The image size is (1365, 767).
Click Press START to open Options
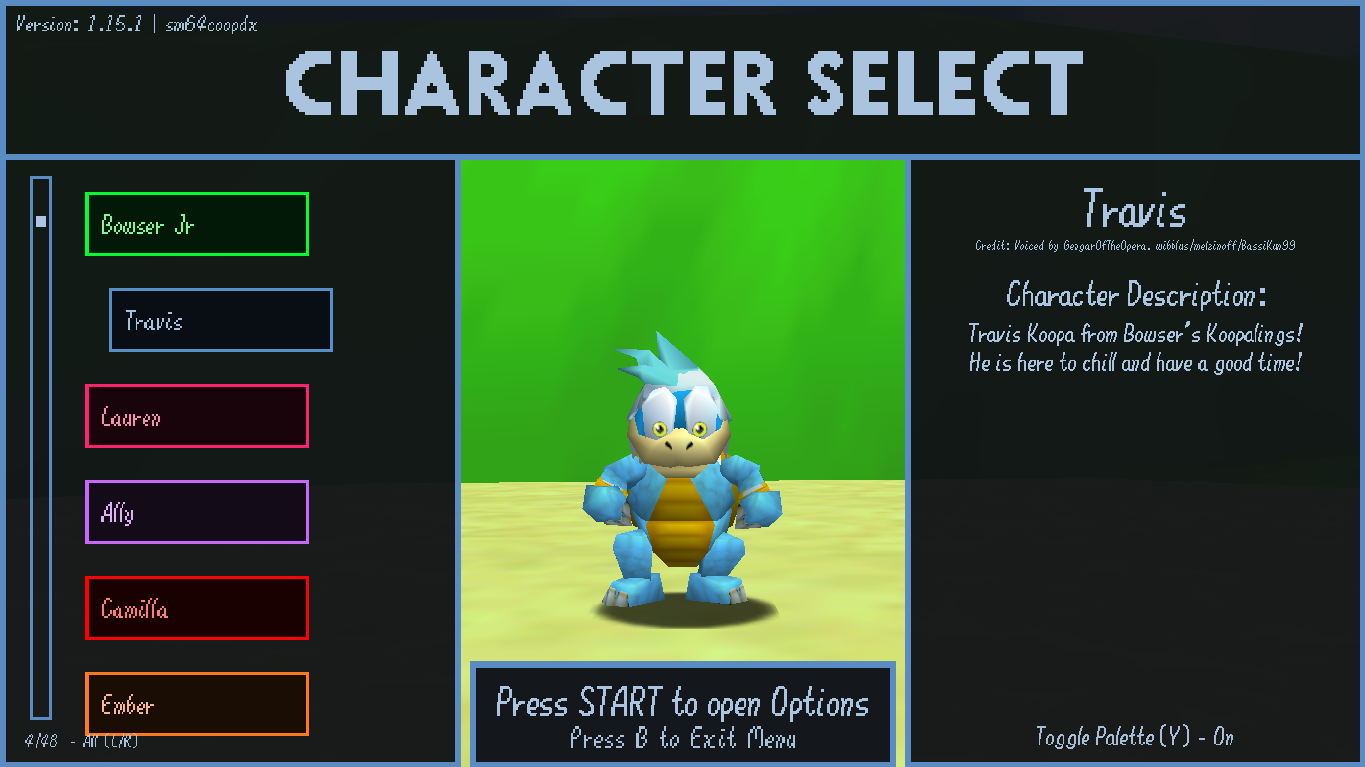pyautogui.click(x=683, y=703)
